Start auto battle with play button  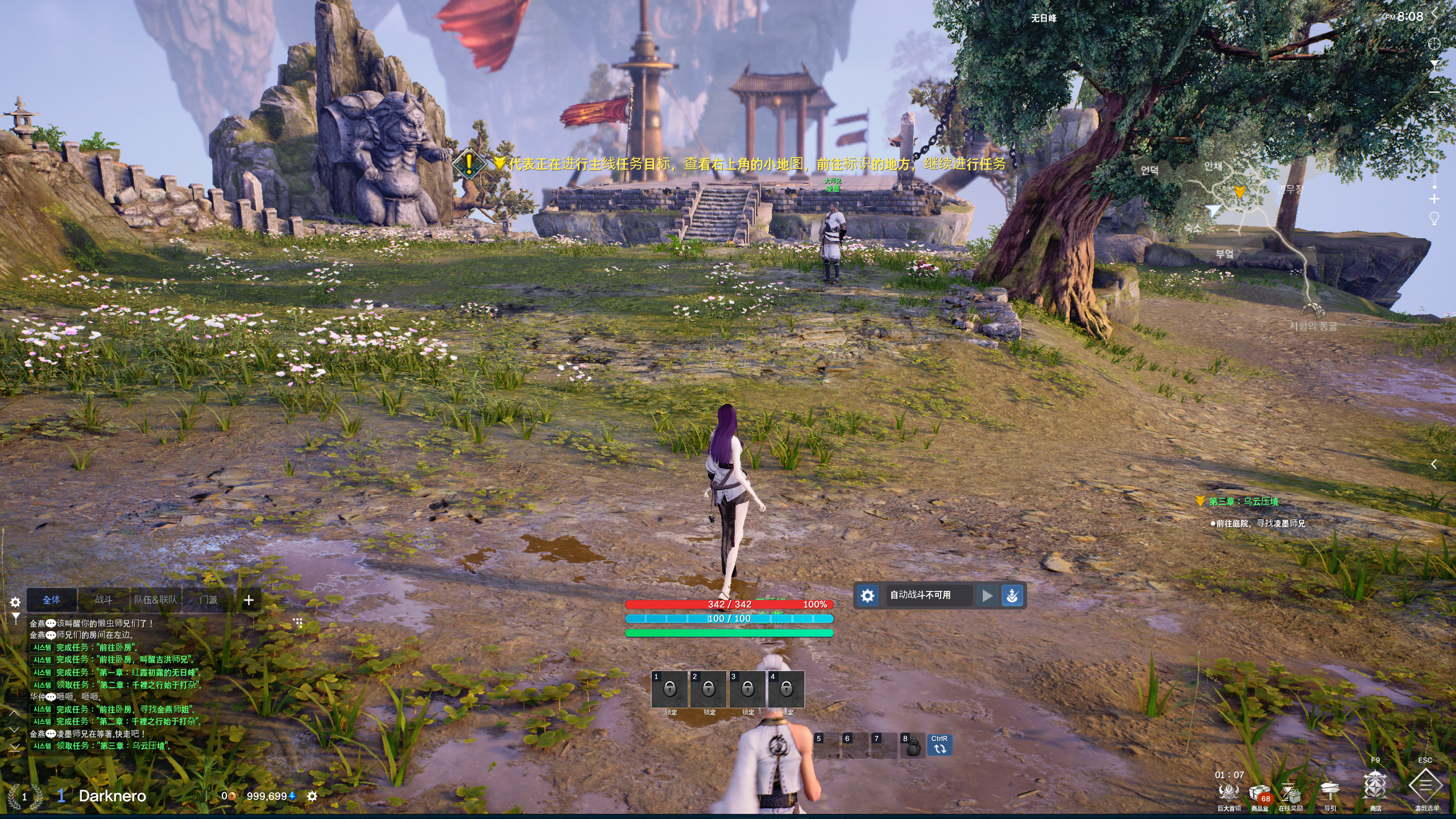pyautogui.click(x=987, y=595)
